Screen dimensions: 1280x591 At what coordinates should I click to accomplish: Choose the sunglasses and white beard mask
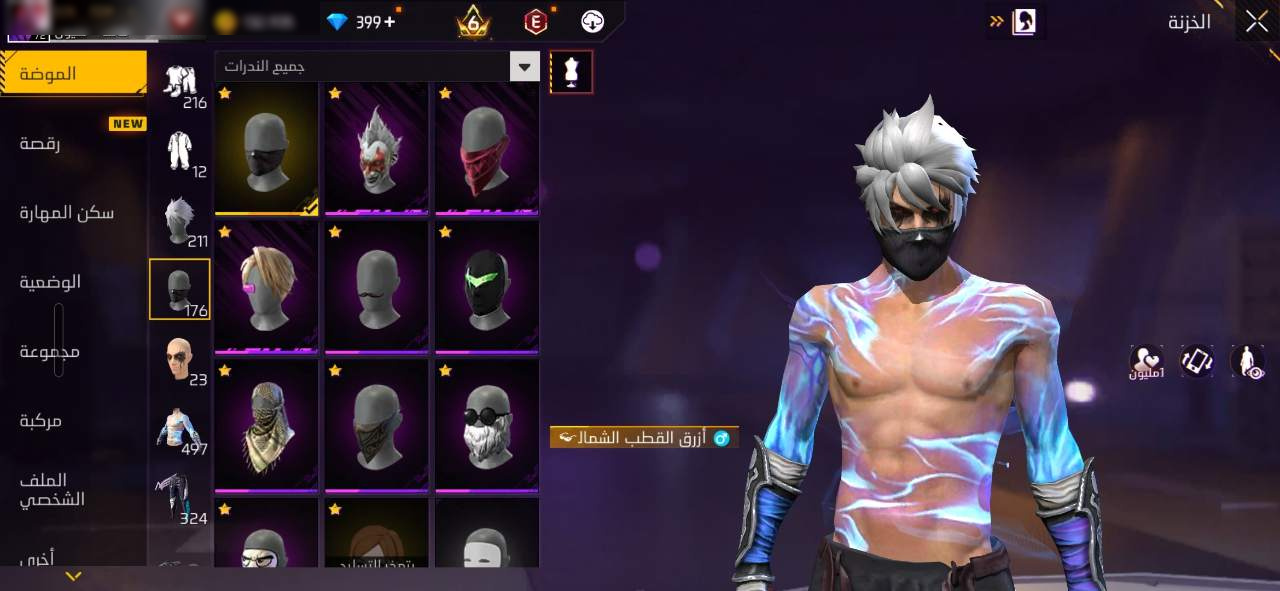tap(487, 426)
